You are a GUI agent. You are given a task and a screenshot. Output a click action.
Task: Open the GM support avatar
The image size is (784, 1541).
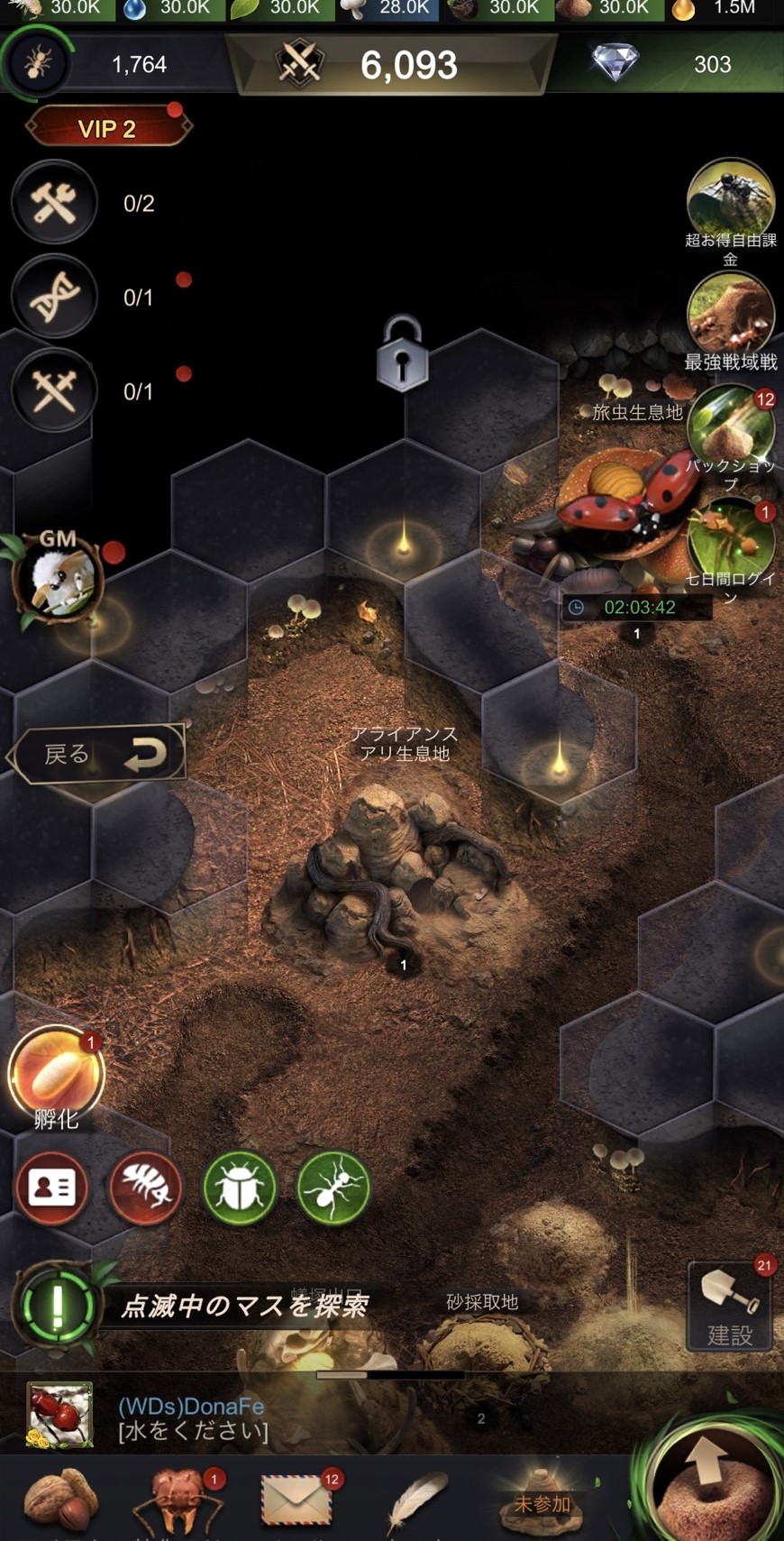pyautogui.click(x=59, y=577)
